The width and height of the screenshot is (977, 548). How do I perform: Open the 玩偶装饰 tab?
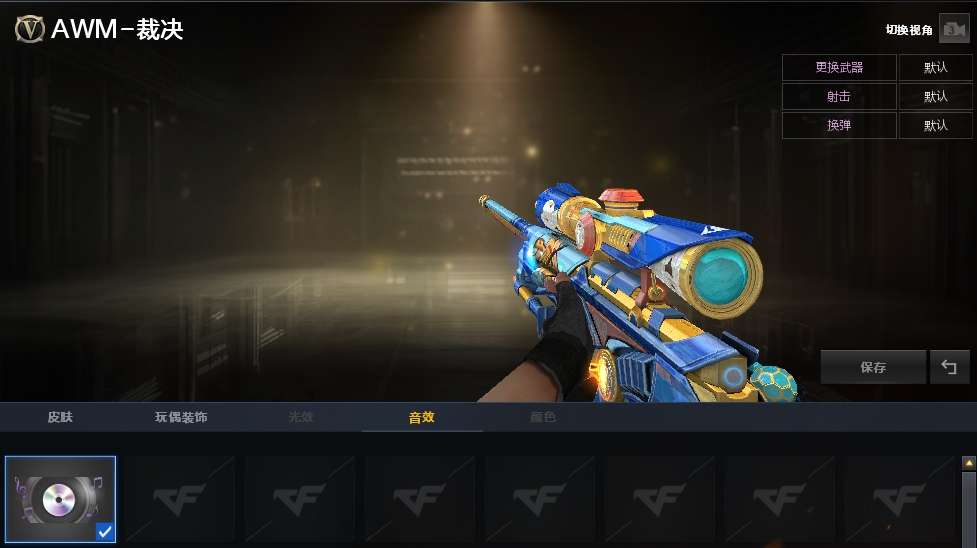pos(181,417)
